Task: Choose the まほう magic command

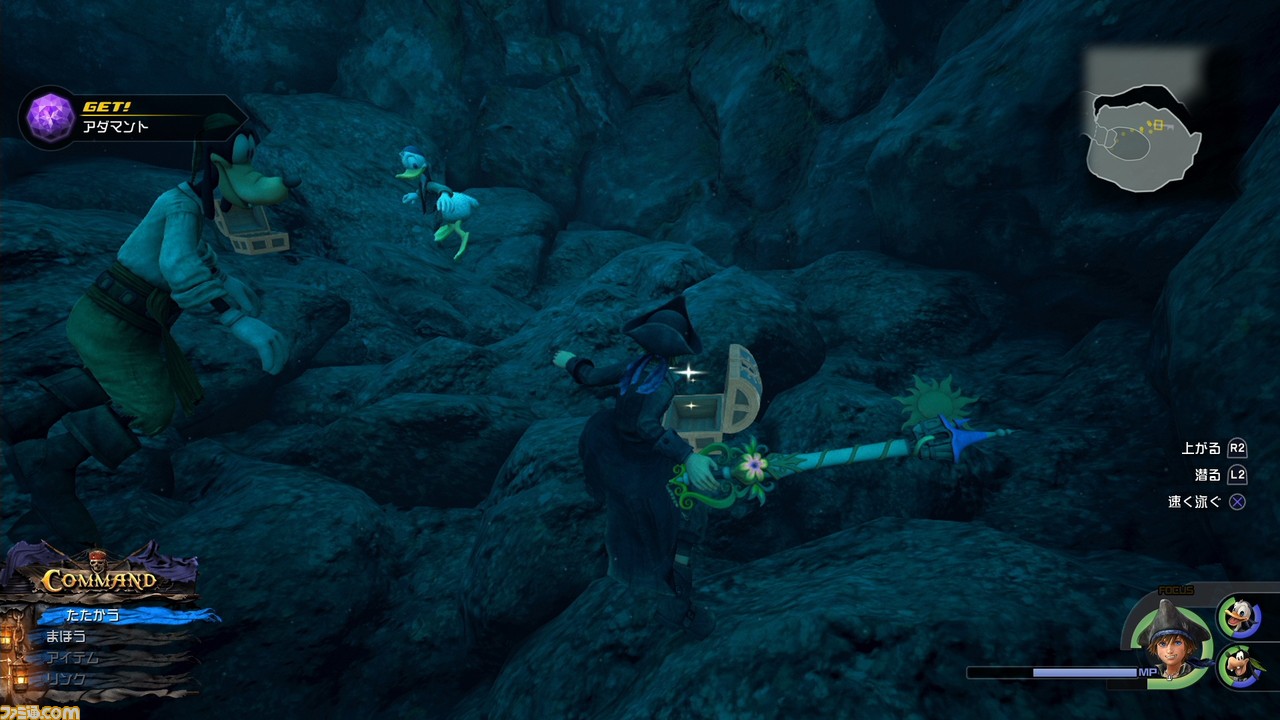Action: (66, 636)
